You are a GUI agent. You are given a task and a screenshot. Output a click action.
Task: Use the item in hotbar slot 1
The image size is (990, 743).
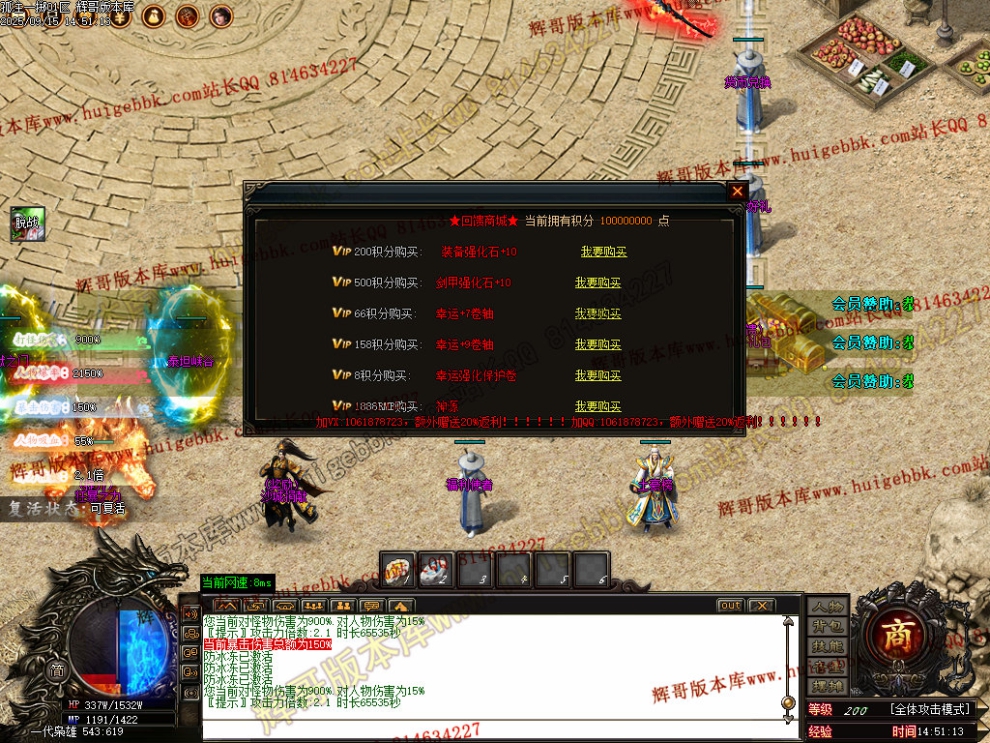pos(397,570)
